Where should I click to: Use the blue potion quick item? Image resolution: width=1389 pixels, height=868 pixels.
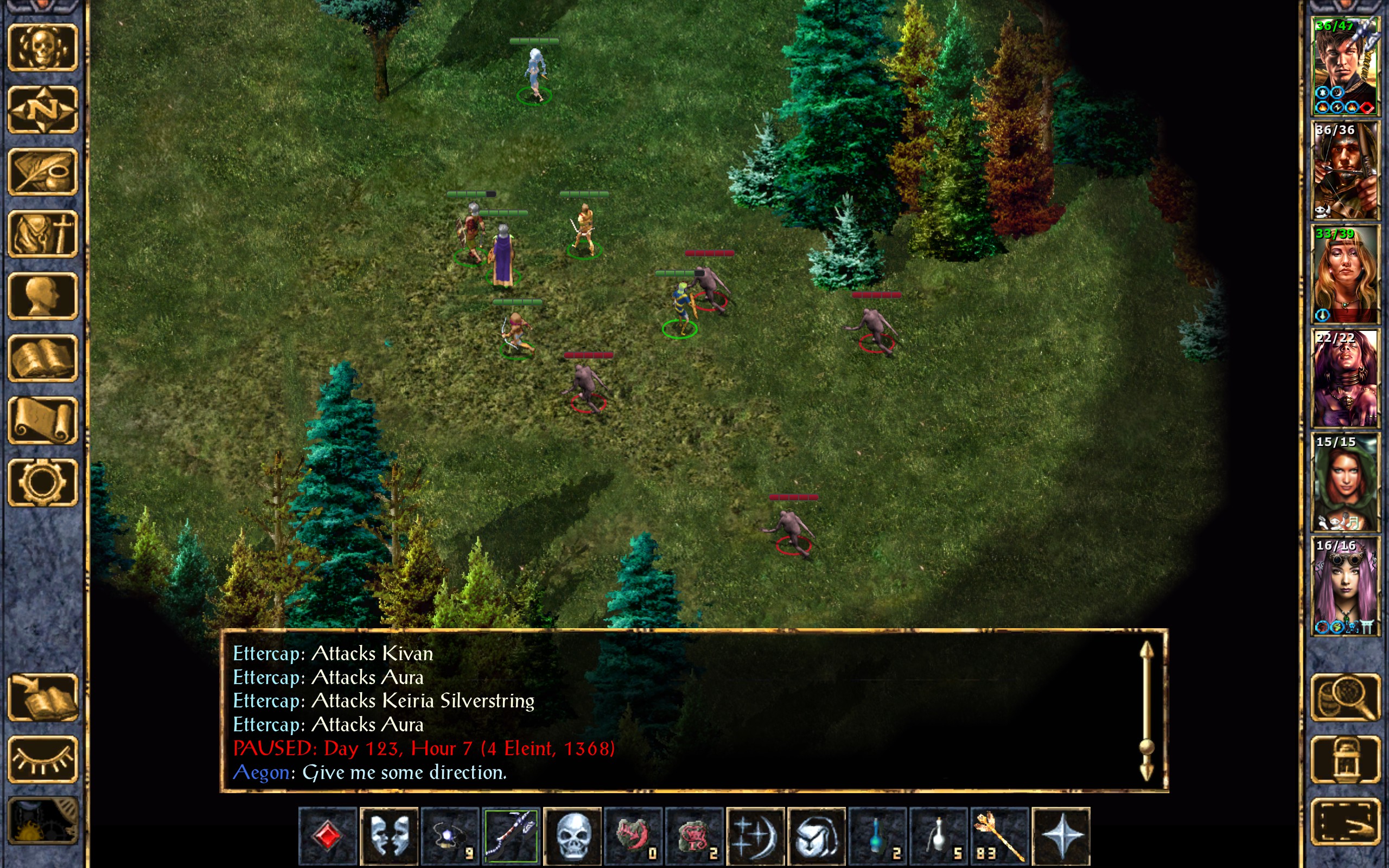tap(877, 836)
